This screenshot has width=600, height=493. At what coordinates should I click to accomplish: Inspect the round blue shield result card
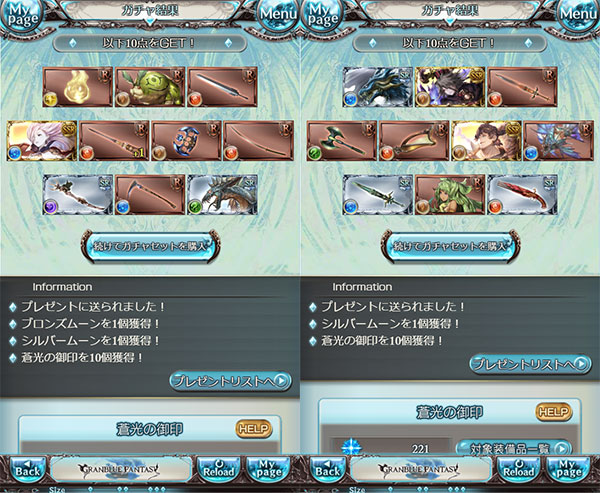click(186, 141)
